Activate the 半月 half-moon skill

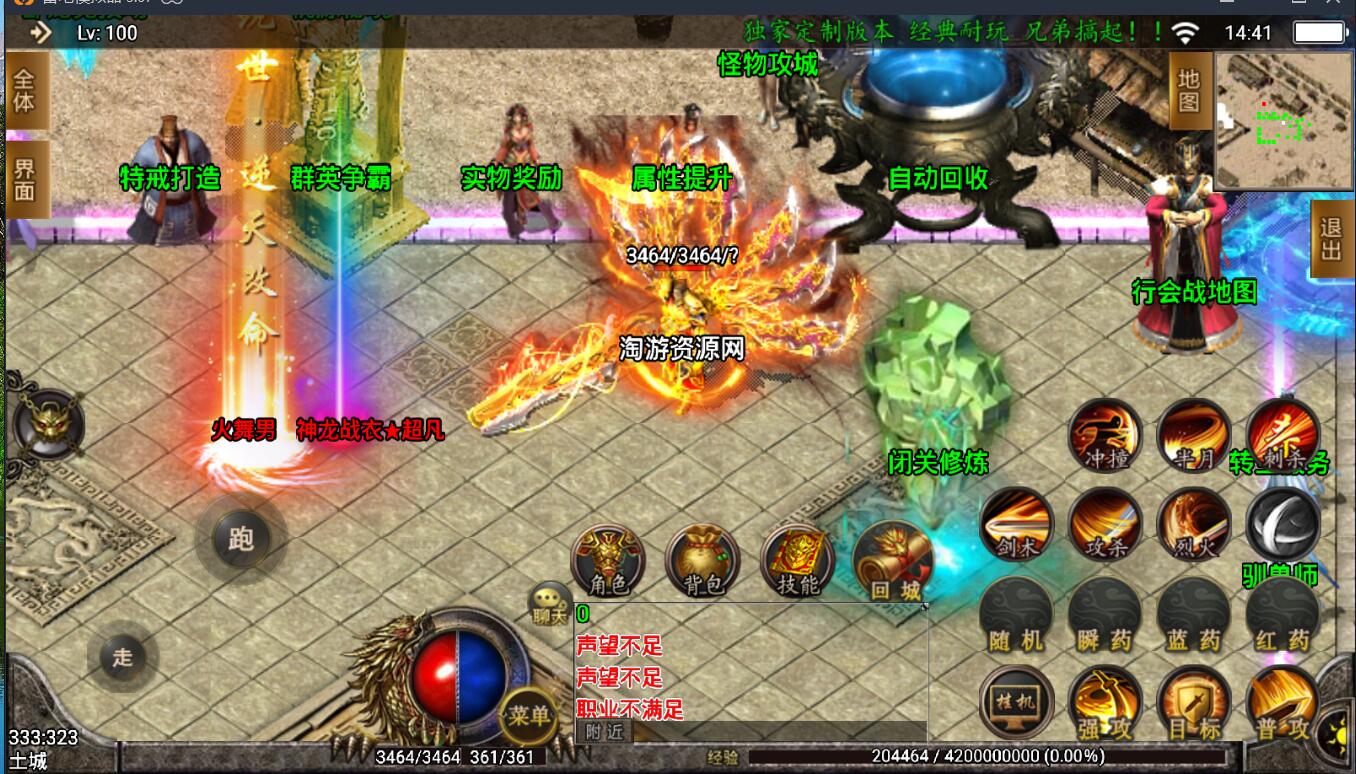coord(1194,435)
